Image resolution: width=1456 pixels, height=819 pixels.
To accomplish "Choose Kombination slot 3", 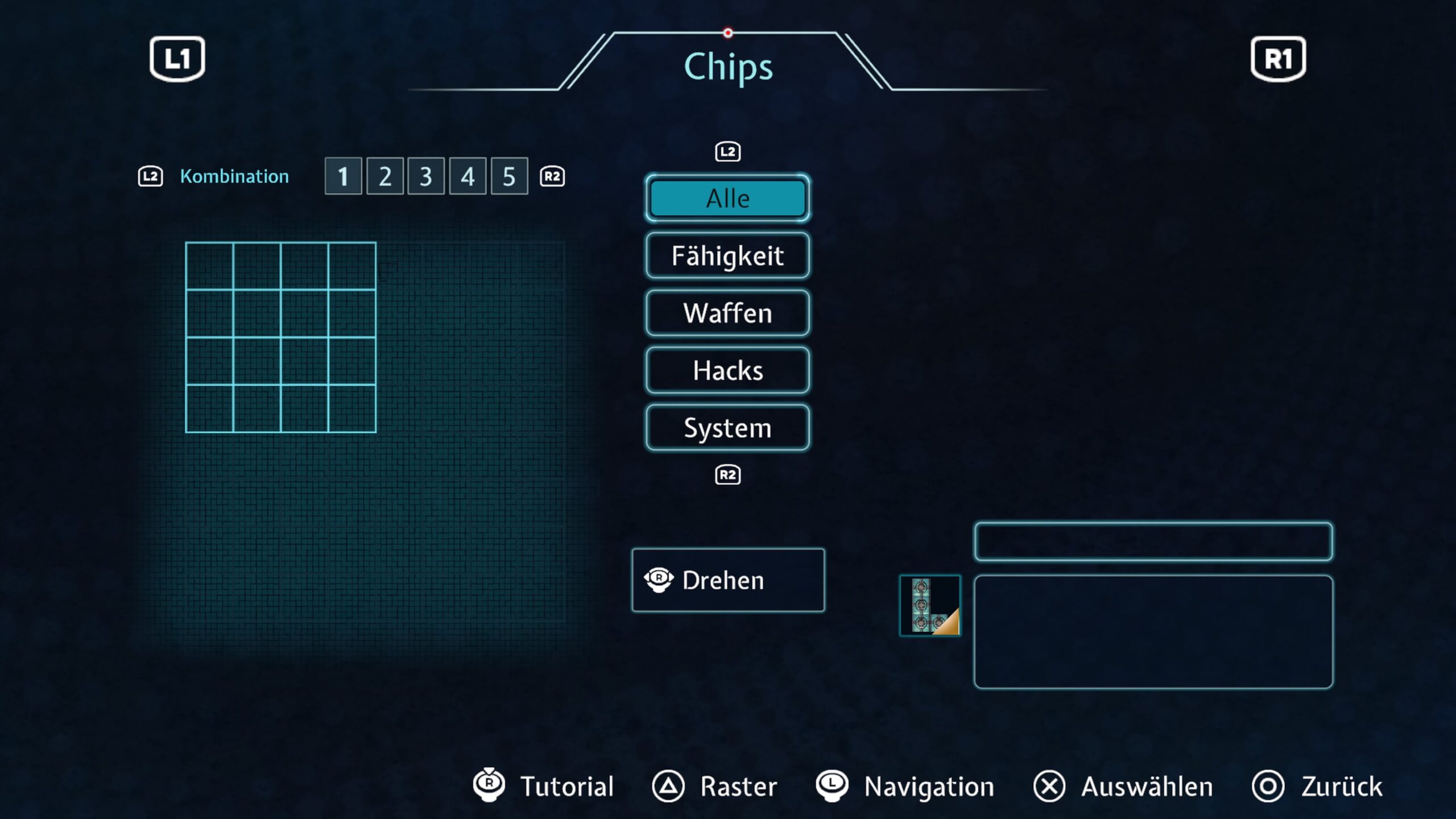I will [x=426, y=176].
